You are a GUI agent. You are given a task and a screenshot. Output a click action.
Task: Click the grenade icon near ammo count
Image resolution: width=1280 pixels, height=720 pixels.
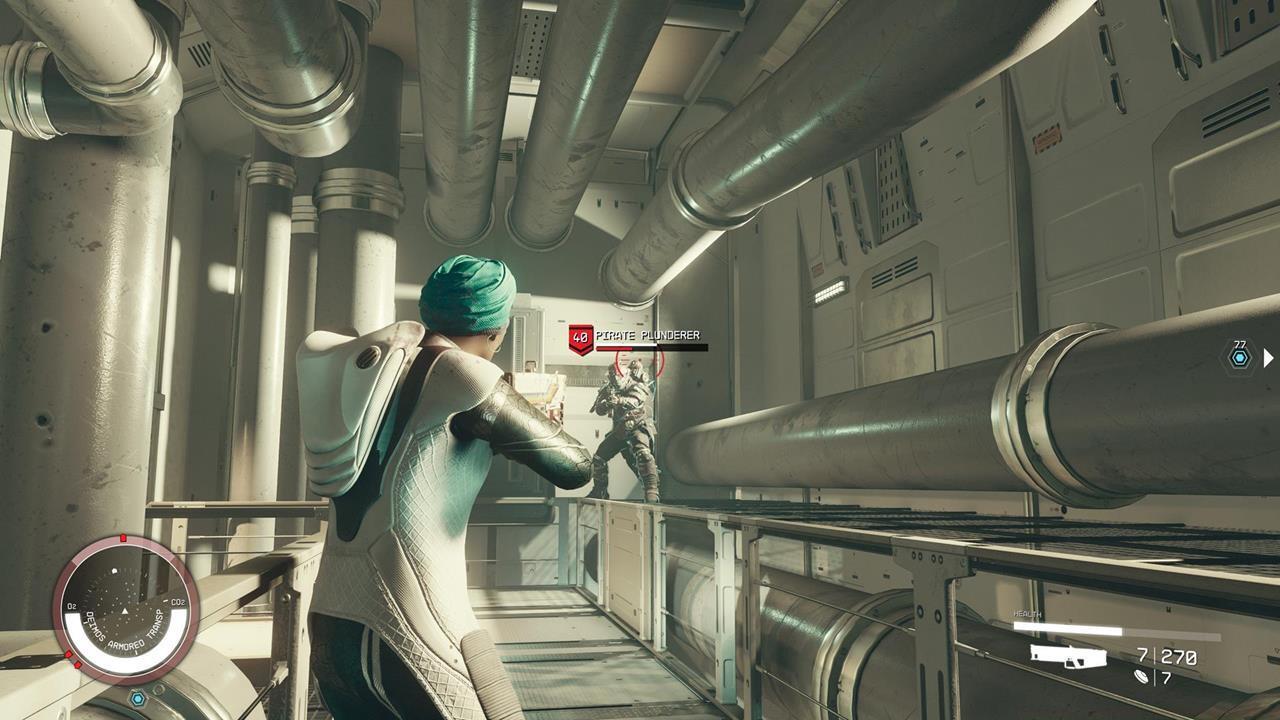pyautogui.click(x=1144, y=677)
